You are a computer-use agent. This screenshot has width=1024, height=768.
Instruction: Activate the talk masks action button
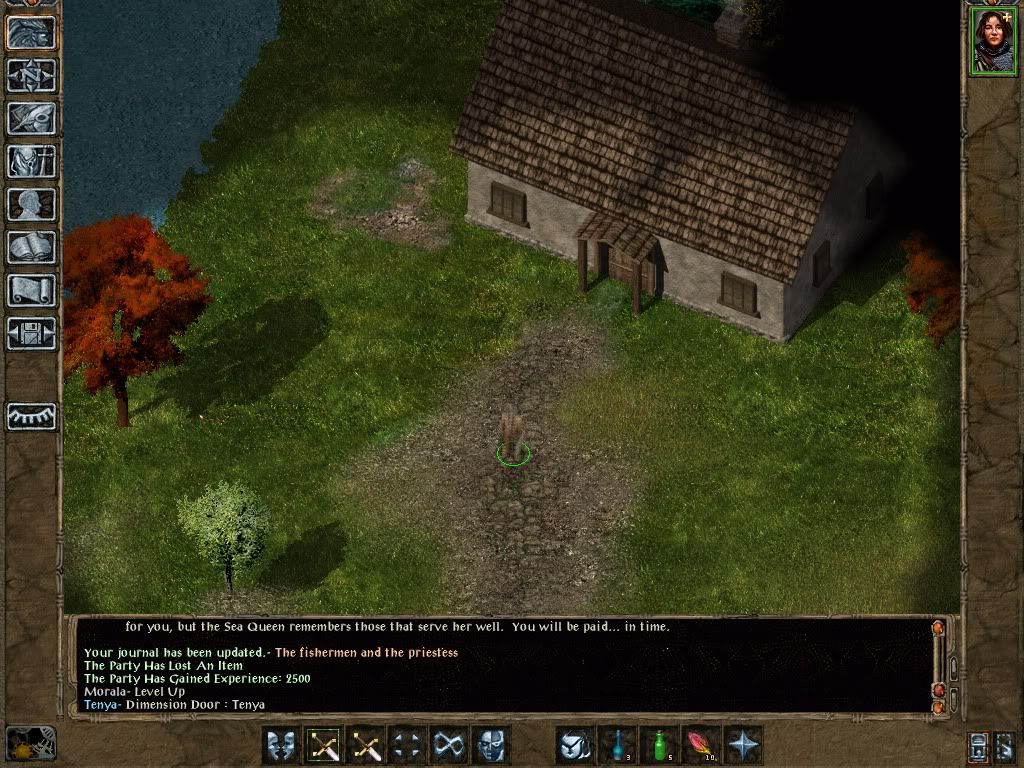coord(281,745)
